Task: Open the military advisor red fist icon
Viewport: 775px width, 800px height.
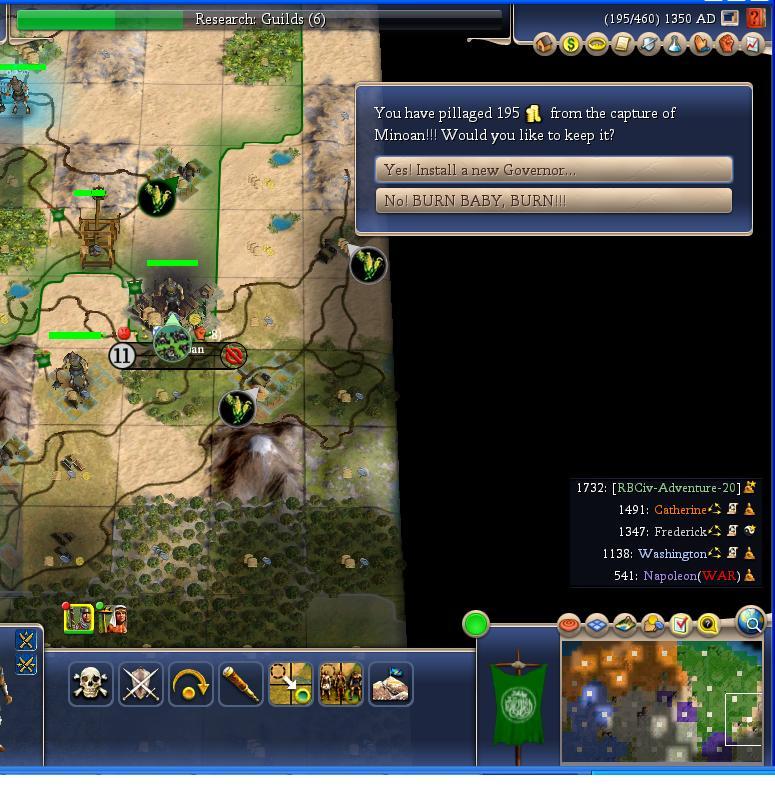Action: 727,45
